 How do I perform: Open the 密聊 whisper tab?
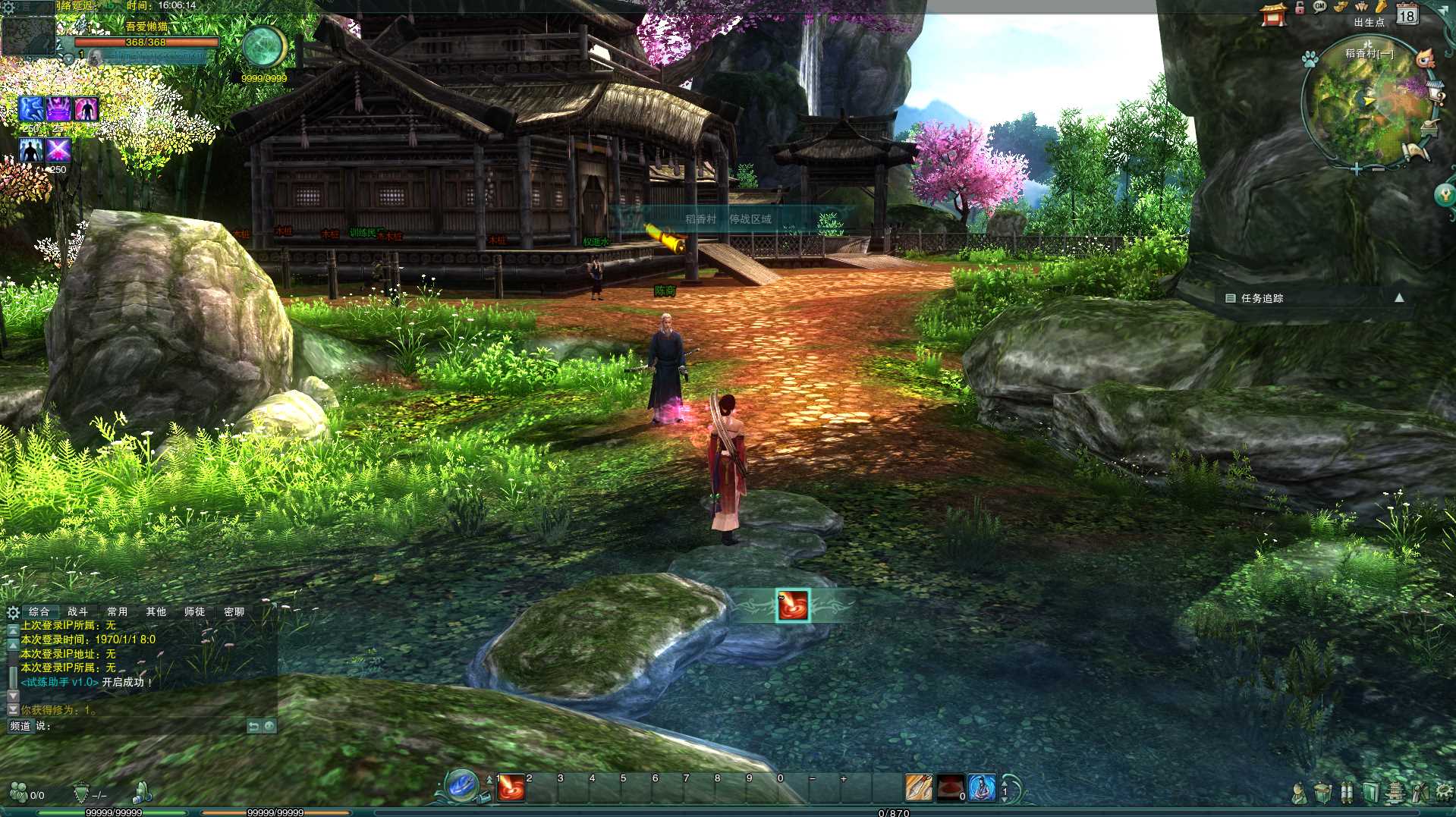click(x=234, y=611)
